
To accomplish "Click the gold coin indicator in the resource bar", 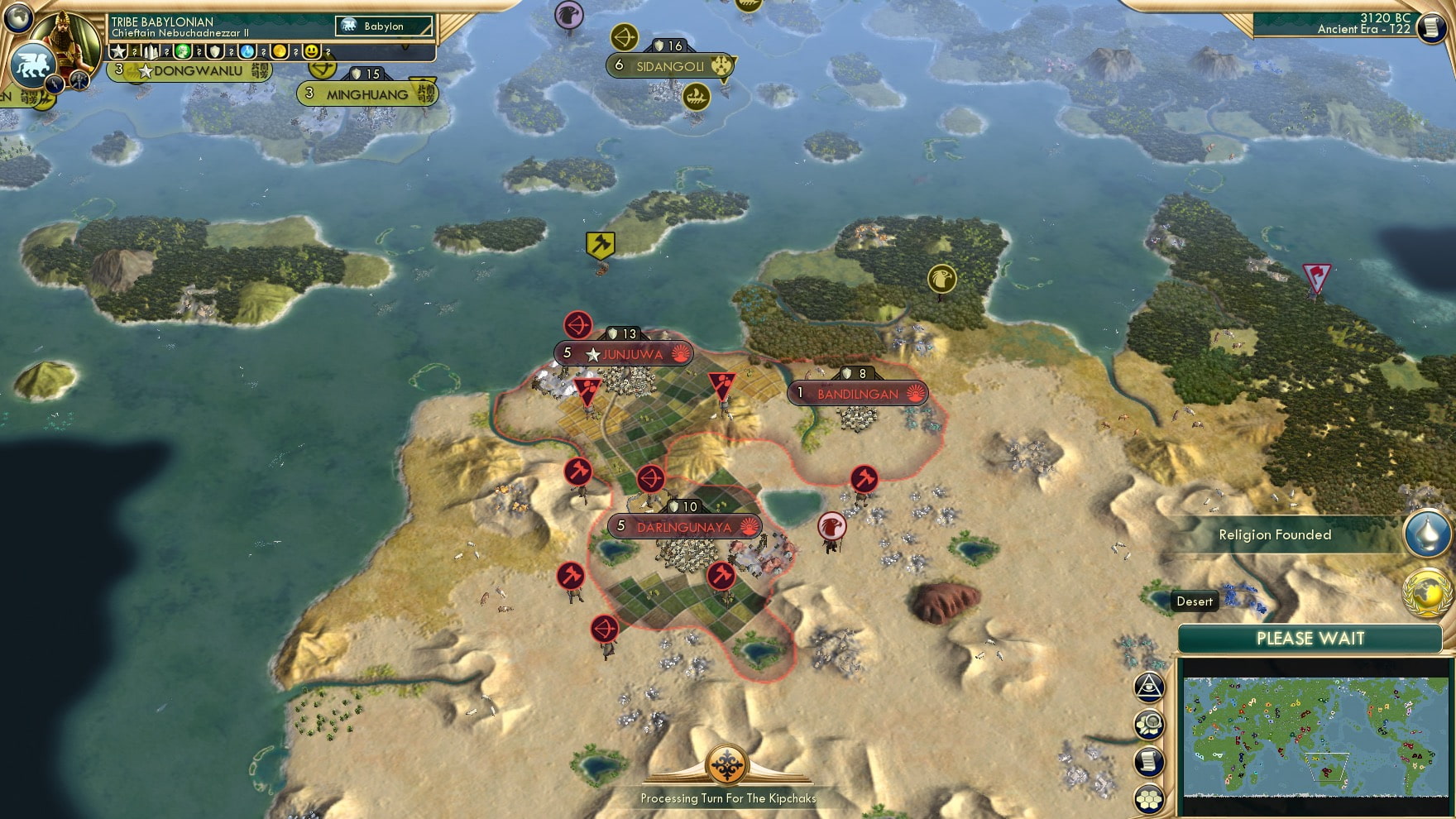I will pos(280,51).
